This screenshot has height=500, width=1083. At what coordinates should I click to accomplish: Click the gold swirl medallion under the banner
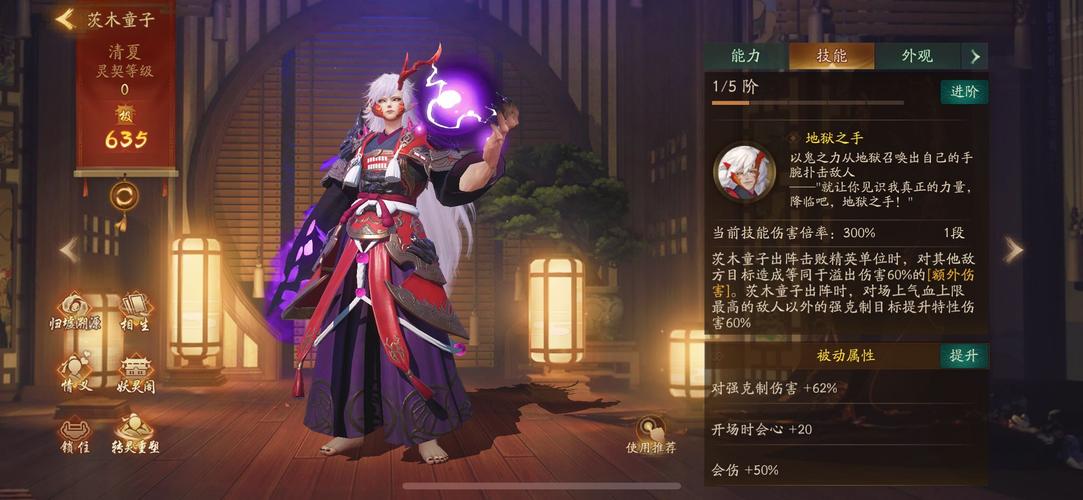point(124,195)
